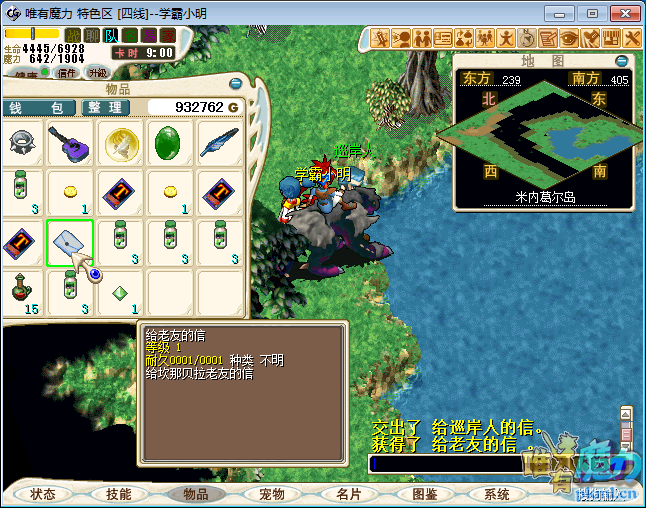Close the game window
This screenshot has height=508, width=646.
click(622, 13)
